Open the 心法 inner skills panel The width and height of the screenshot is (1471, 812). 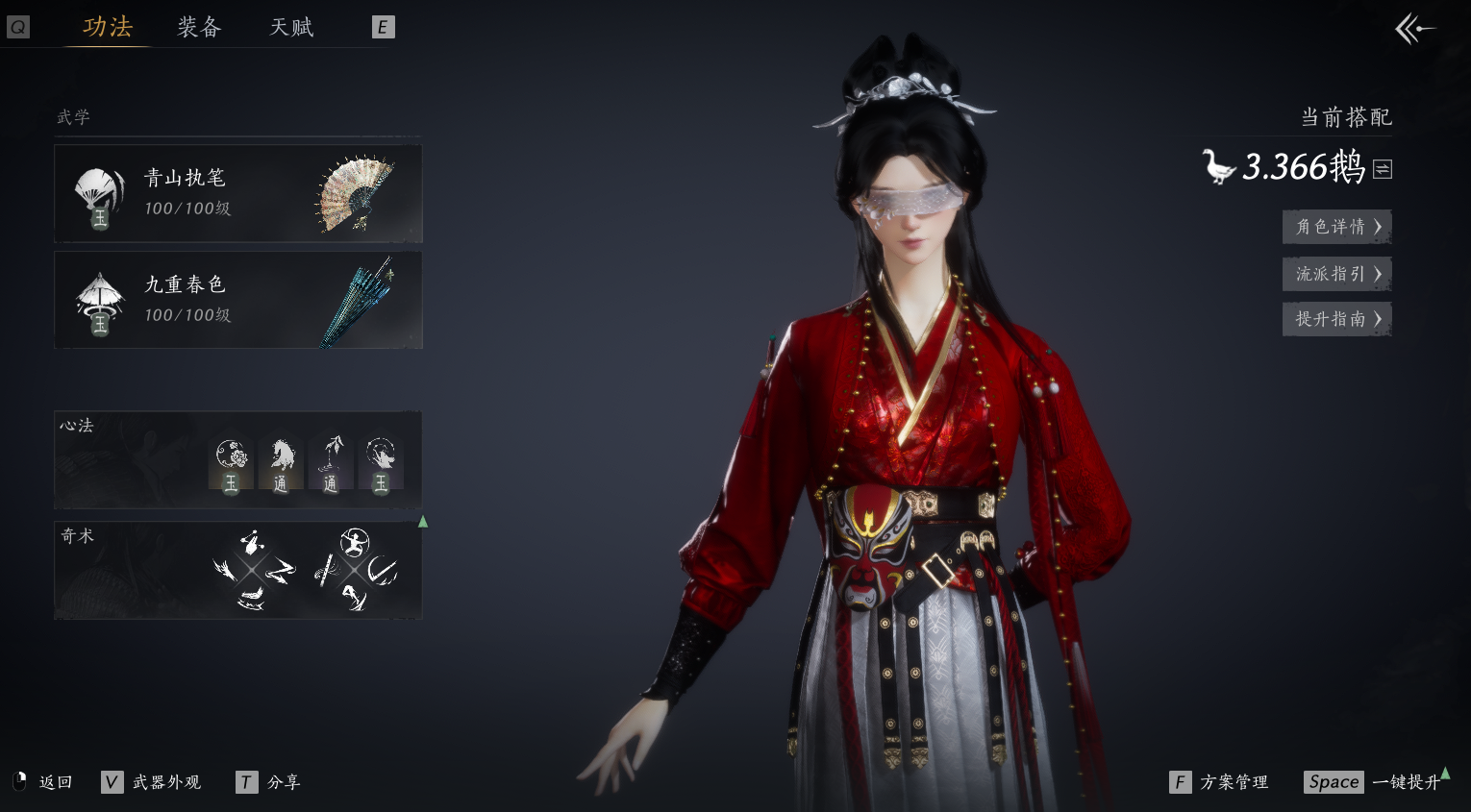coord(237,460)
